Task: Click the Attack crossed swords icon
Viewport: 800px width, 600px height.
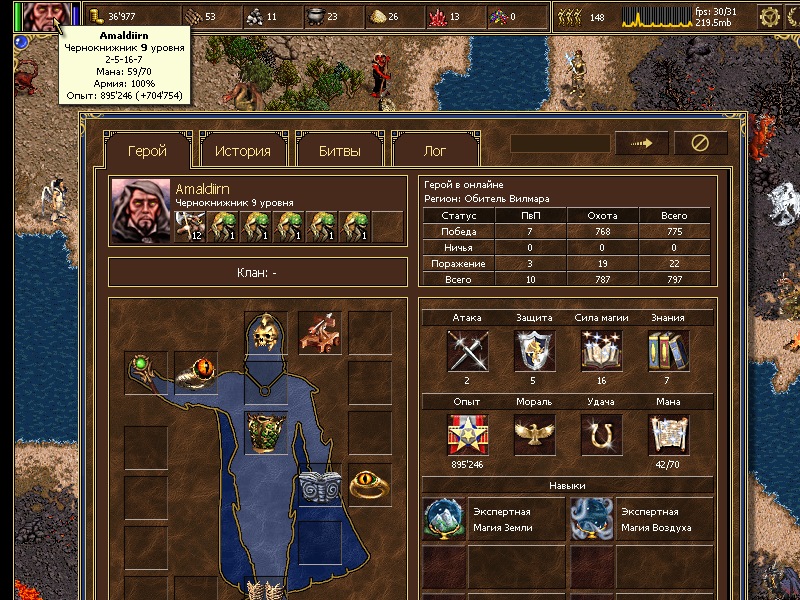Action: click(467, 351)
